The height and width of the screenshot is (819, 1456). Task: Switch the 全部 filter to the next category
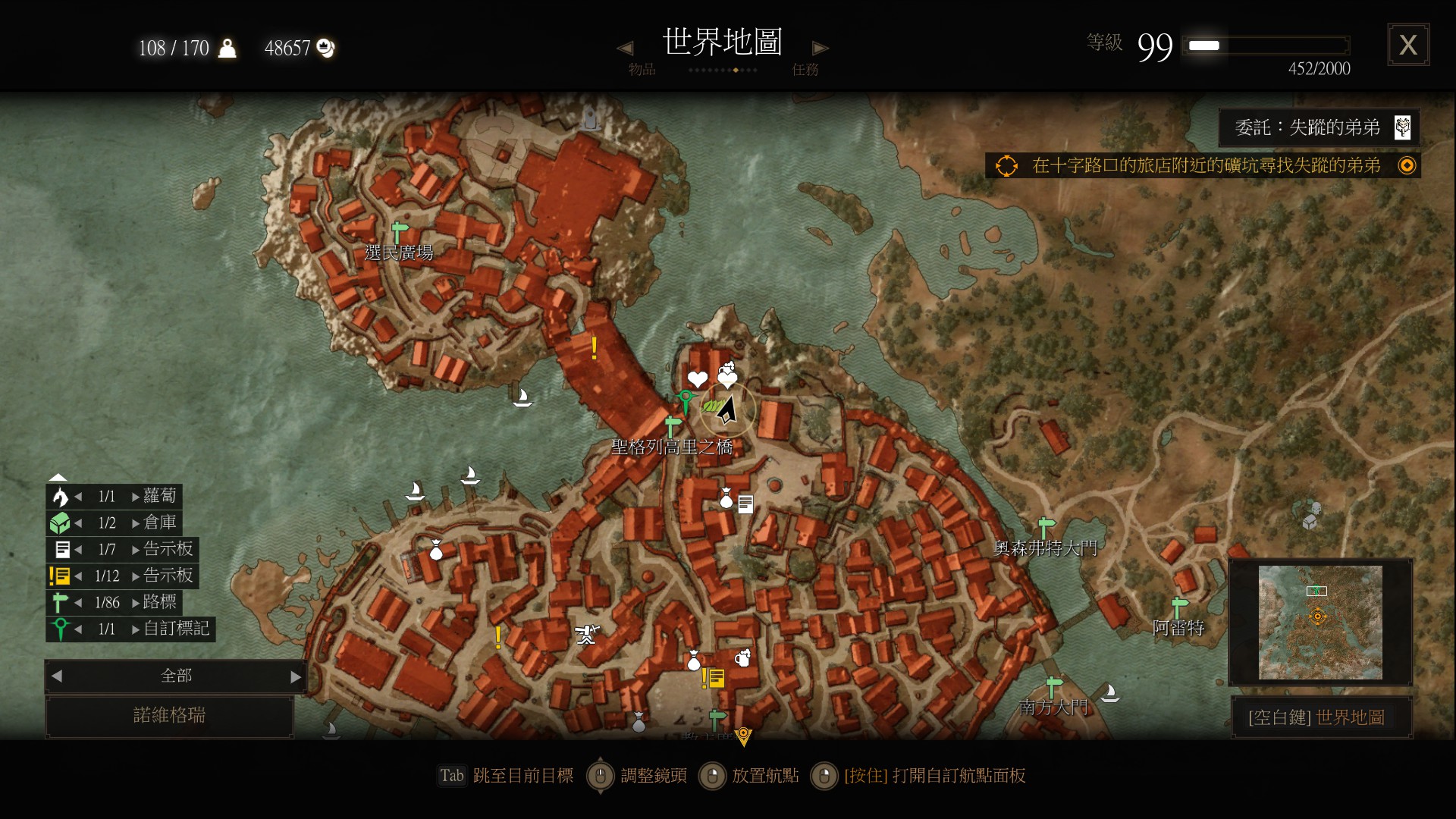click(295, 676)
